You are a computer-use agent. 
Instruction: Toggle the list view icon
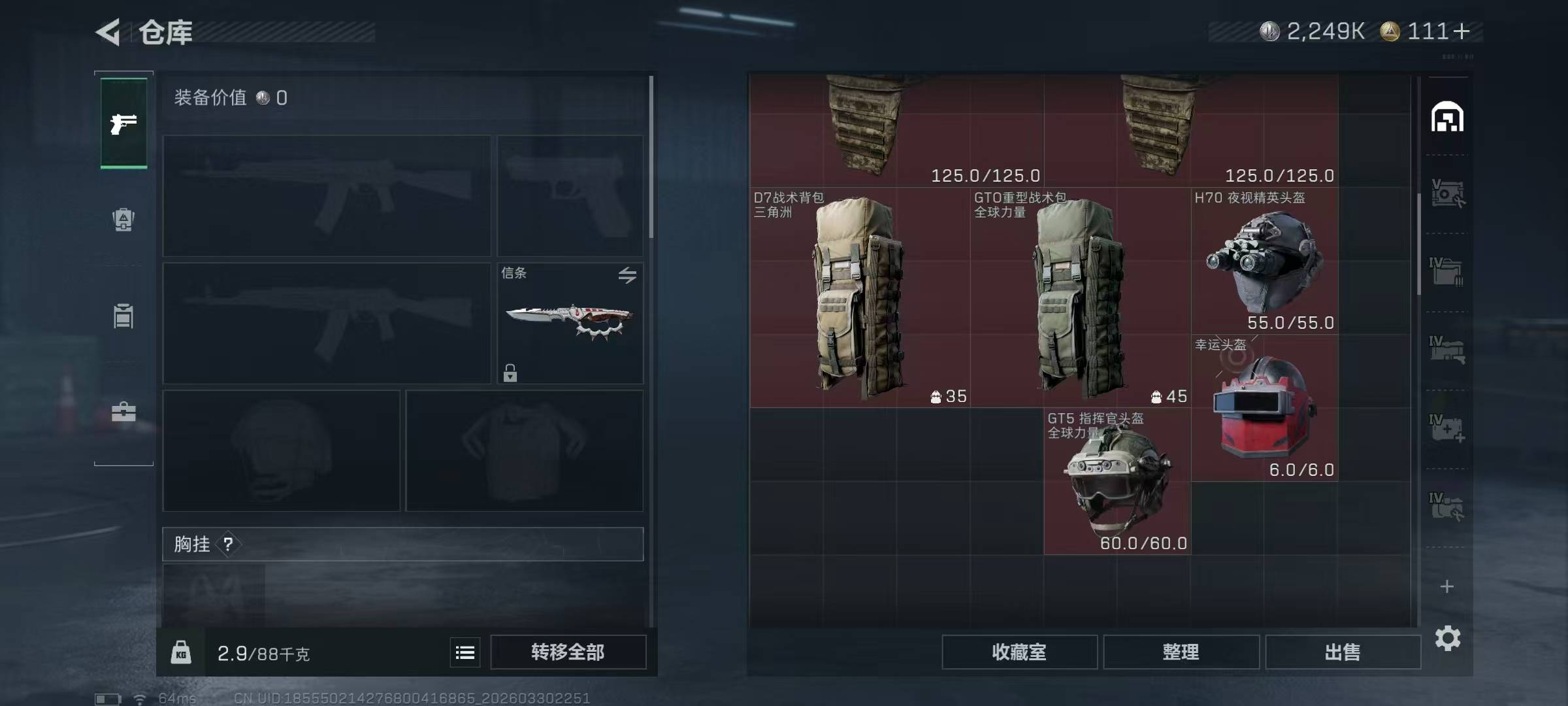point(465,652)
